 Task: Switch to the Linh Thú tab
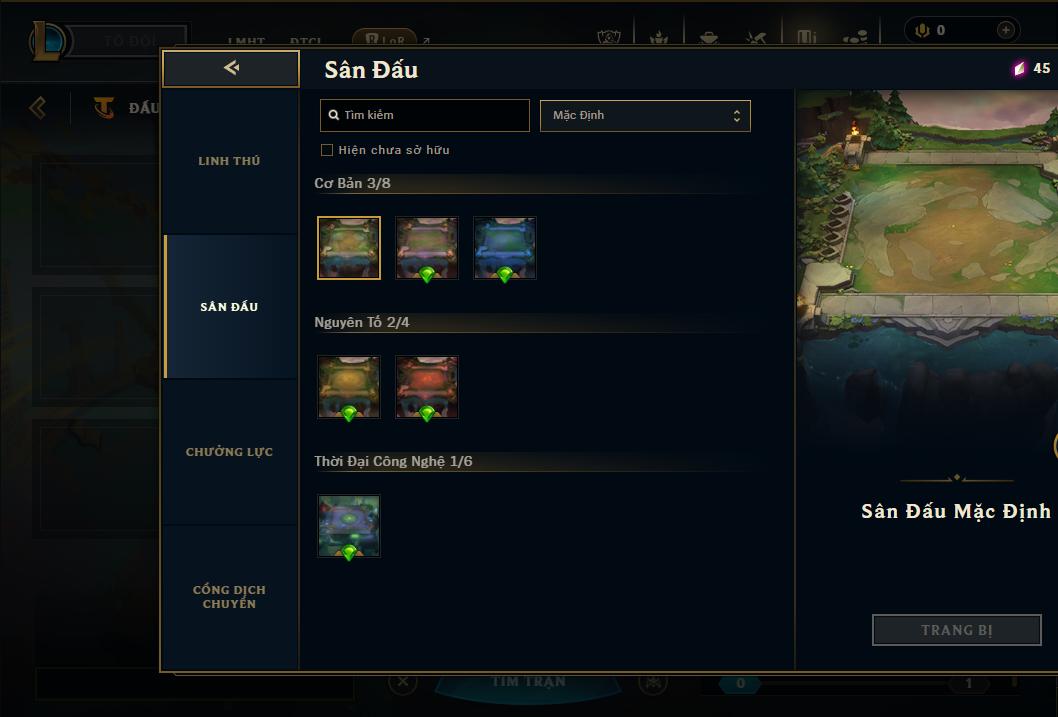coord(229,161)
